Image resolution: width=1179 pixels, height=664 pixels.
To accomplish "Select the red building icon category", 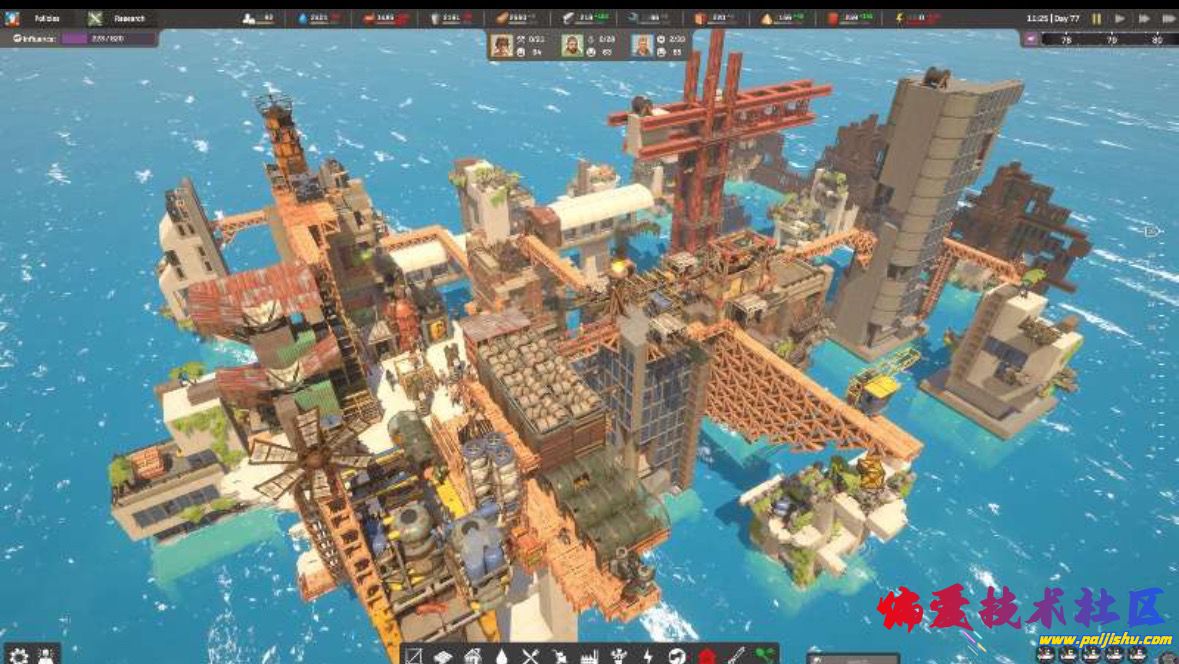I will (x=707, y=657).
